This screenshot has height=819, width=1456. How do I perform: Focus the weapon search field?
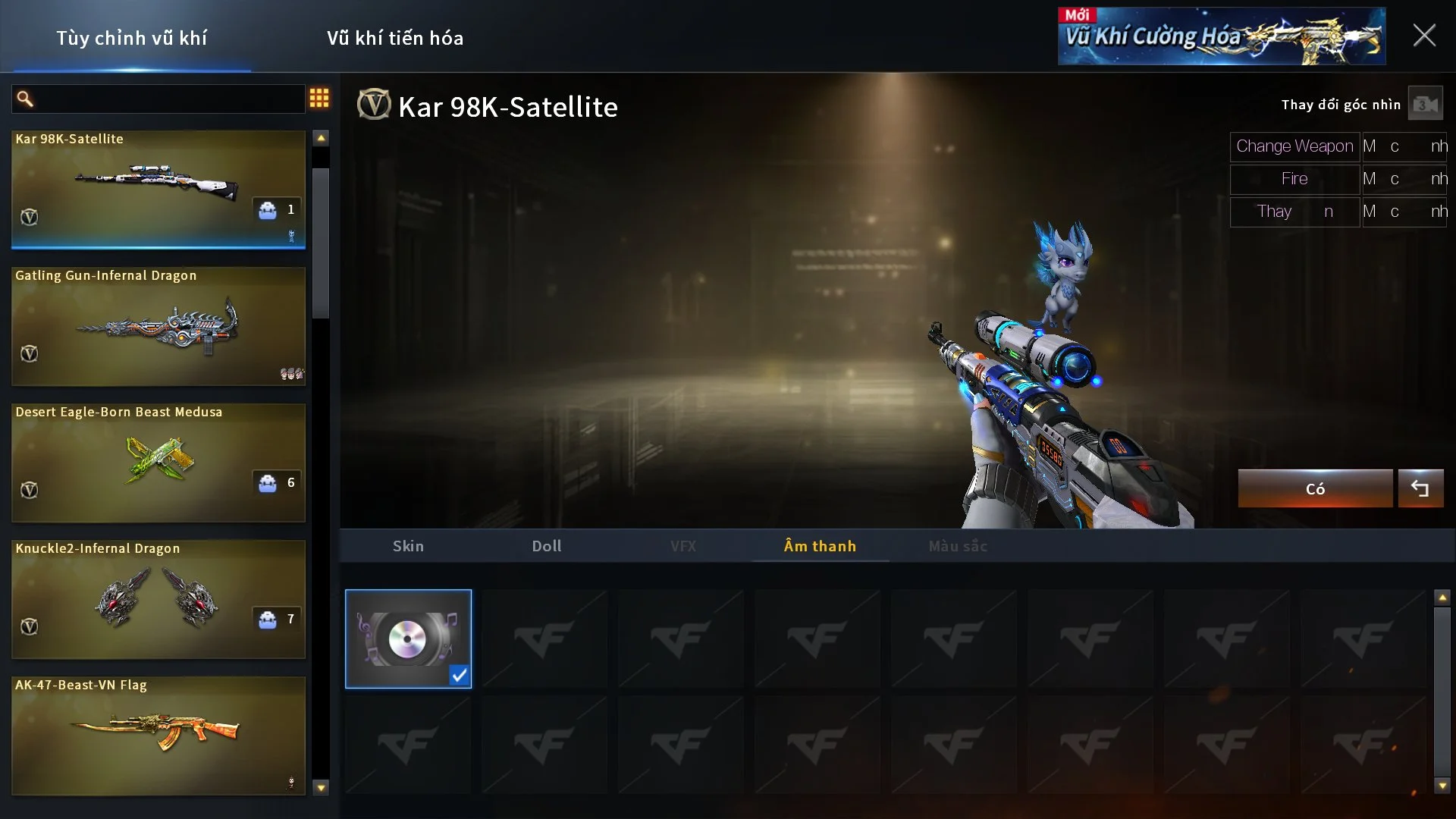coord(167,99)
